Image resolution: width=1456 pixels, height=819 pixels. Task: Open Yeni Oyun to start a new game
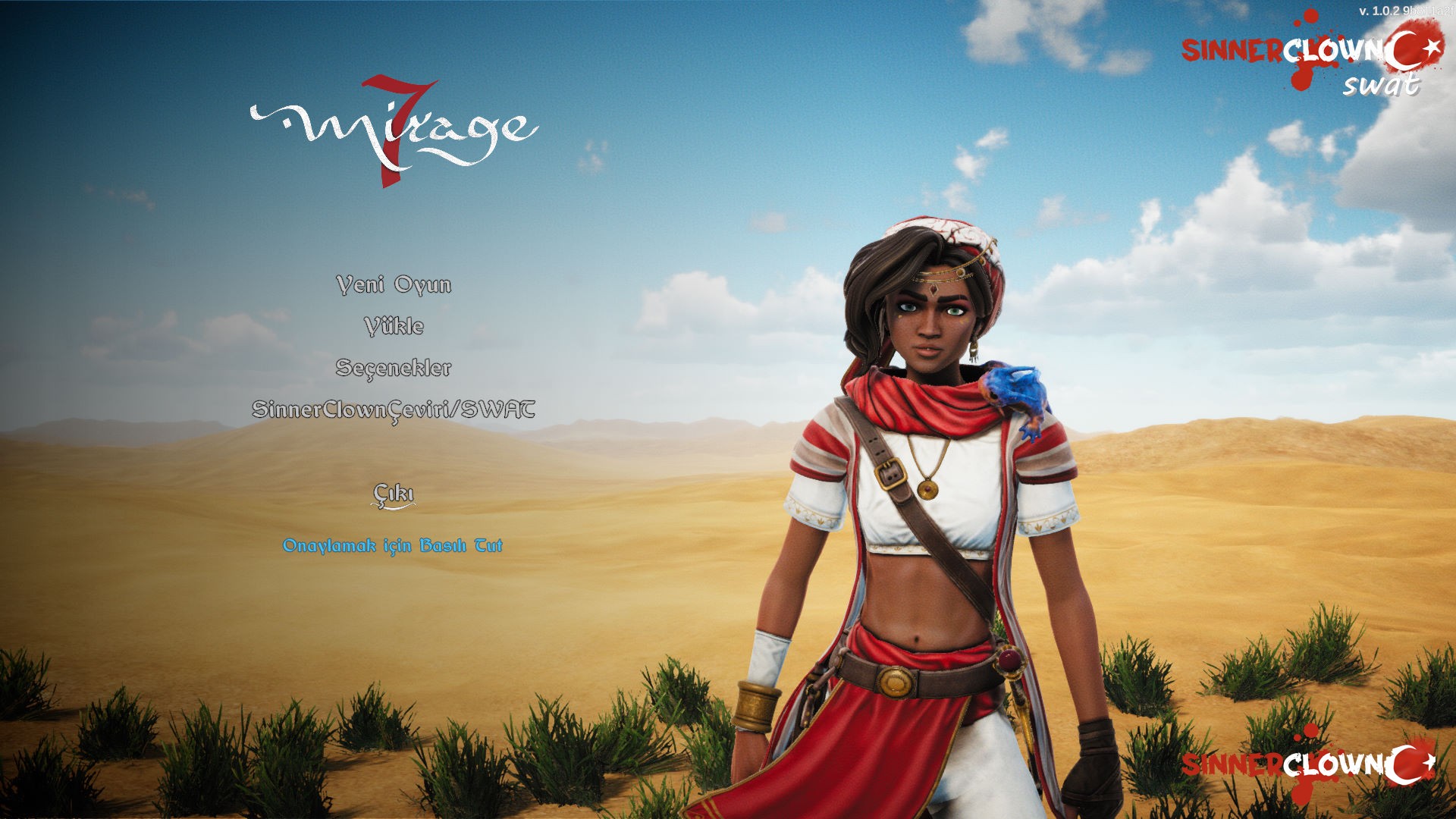[394, 287]
